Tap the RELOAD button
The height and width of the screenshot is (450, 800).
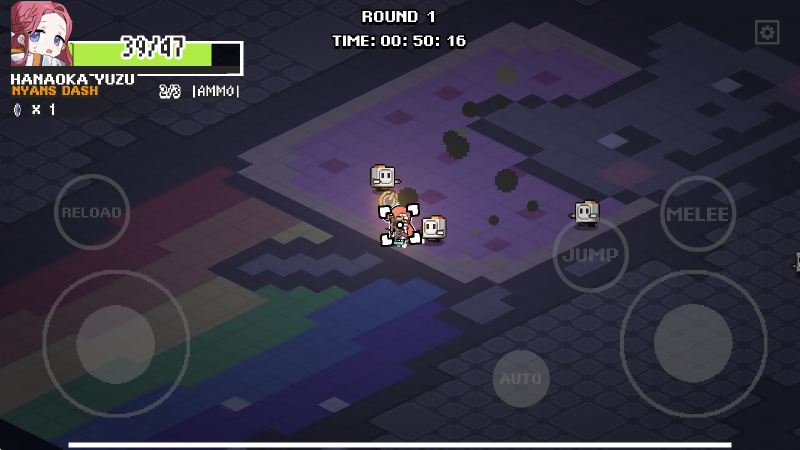click(91, 212)
